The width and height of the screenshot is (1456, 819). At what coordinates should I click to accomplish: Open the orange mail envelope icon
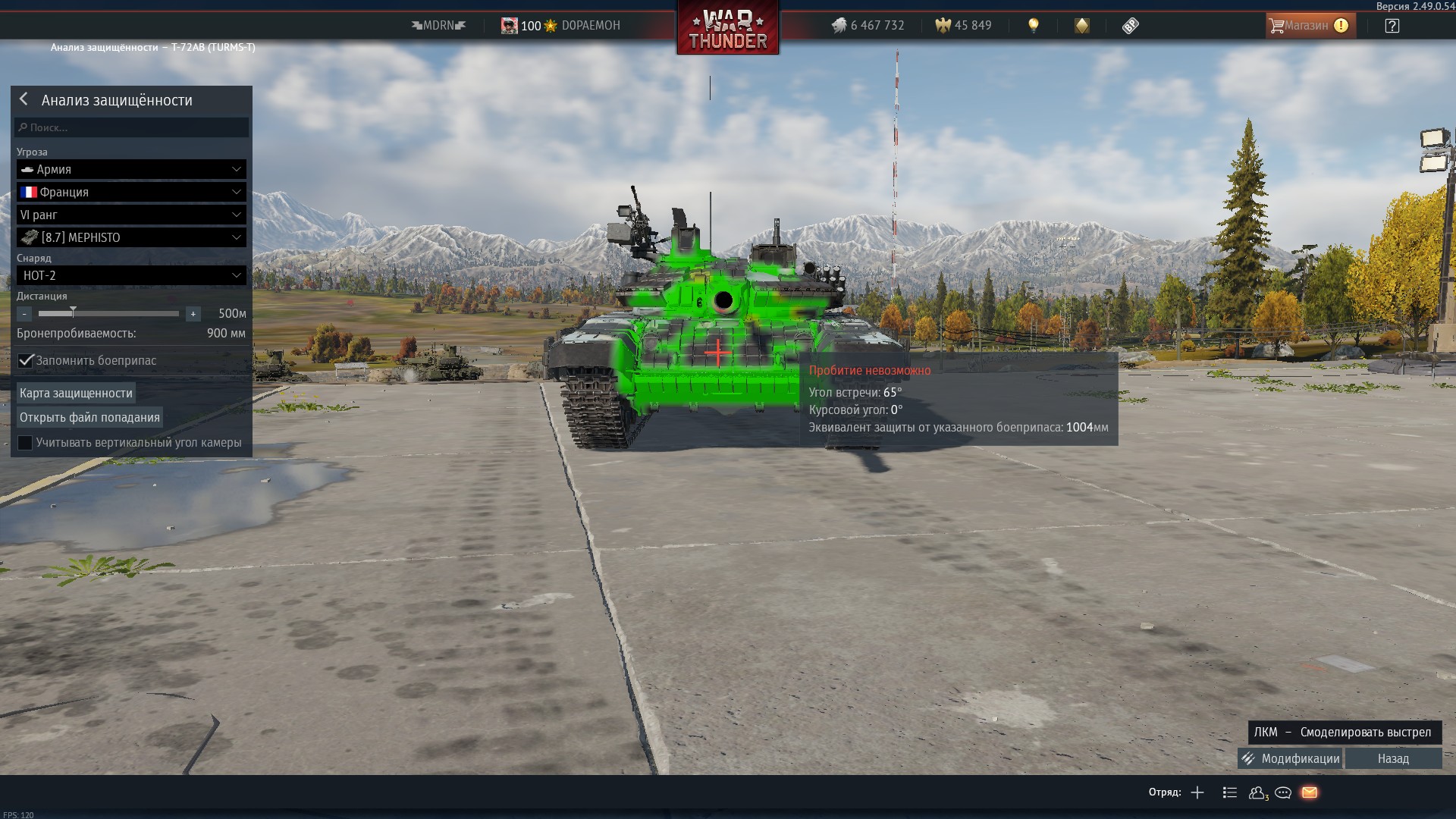click(1310, 792)
